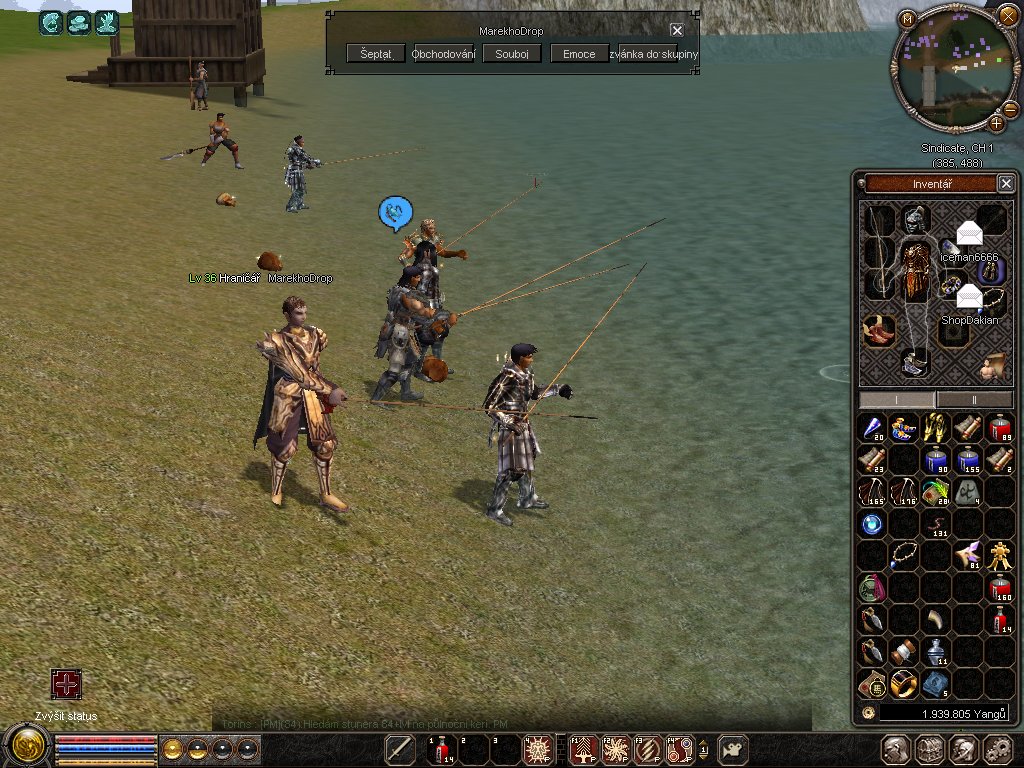Open the whisper envelope from iceman6666

point(969,234)
